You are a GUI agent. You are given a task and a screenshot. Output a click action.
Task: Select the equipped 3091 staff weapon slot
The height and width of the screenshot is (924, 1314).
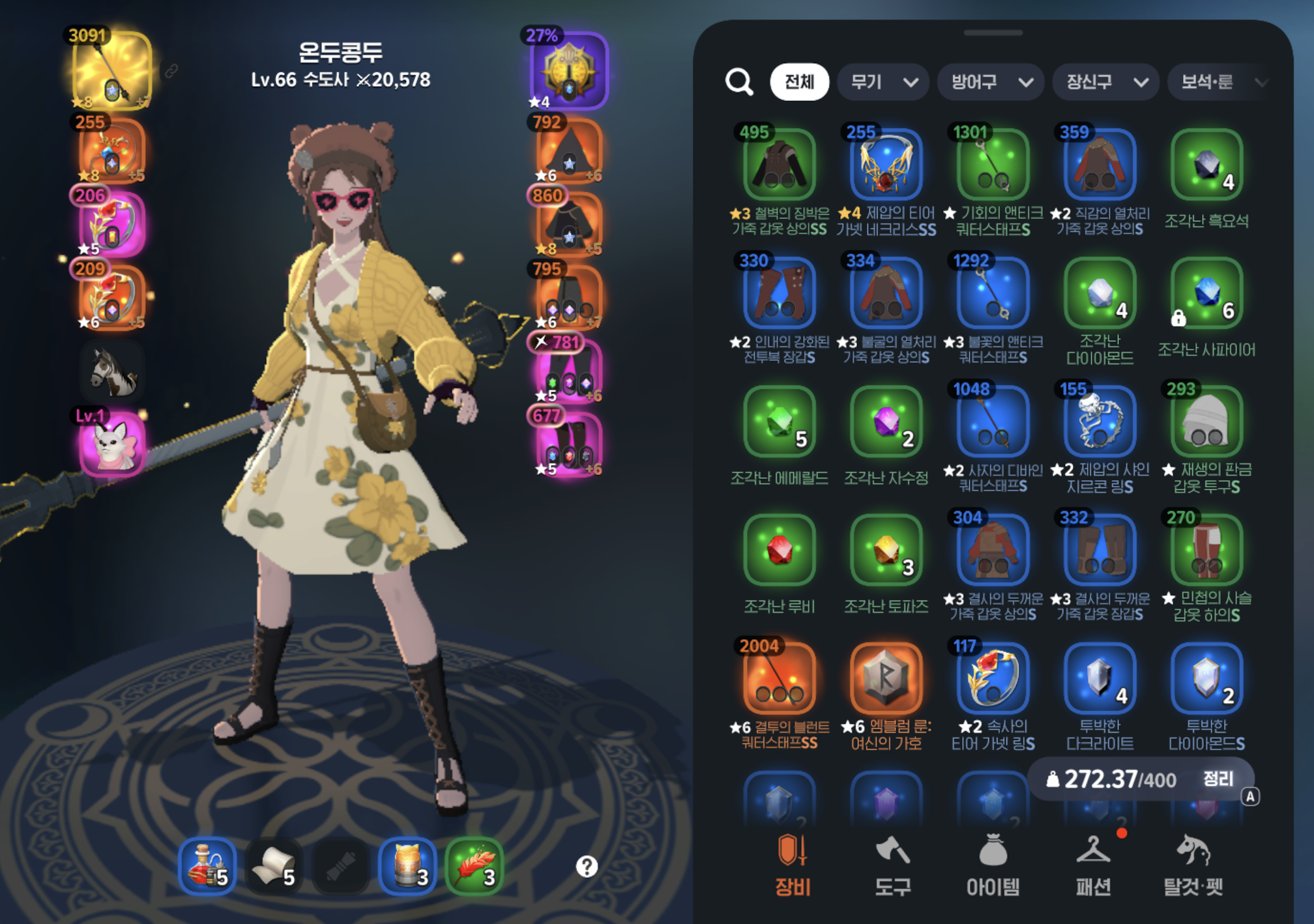tap(111, 70)
